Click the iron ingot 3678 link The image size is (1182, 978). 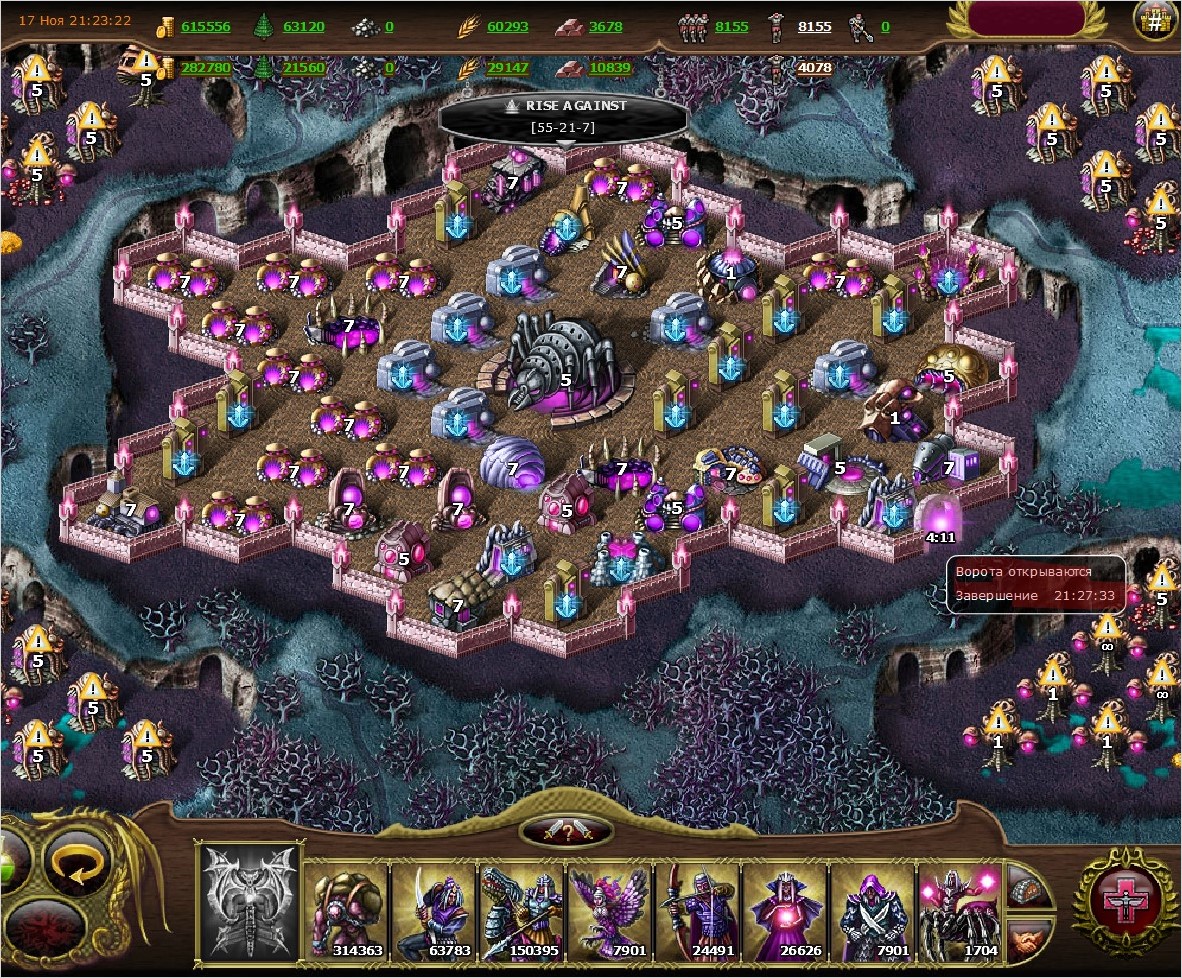[x=606, y=27]
